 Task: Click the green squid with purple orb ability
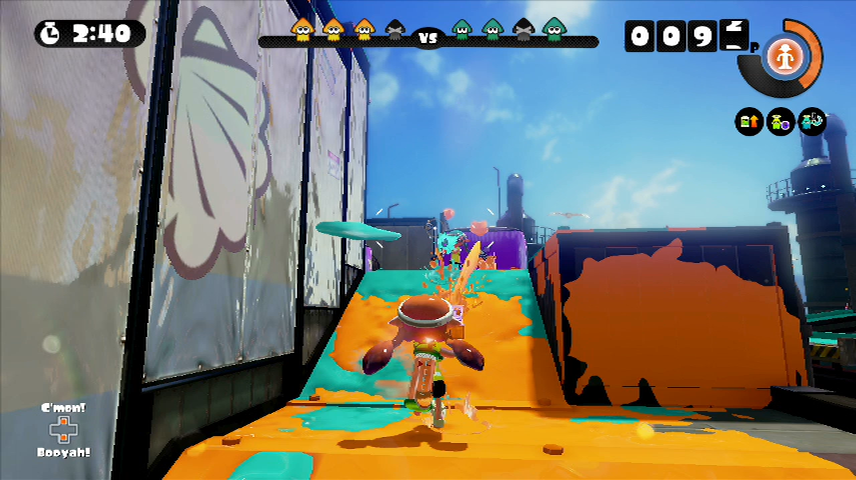(780, 123)
